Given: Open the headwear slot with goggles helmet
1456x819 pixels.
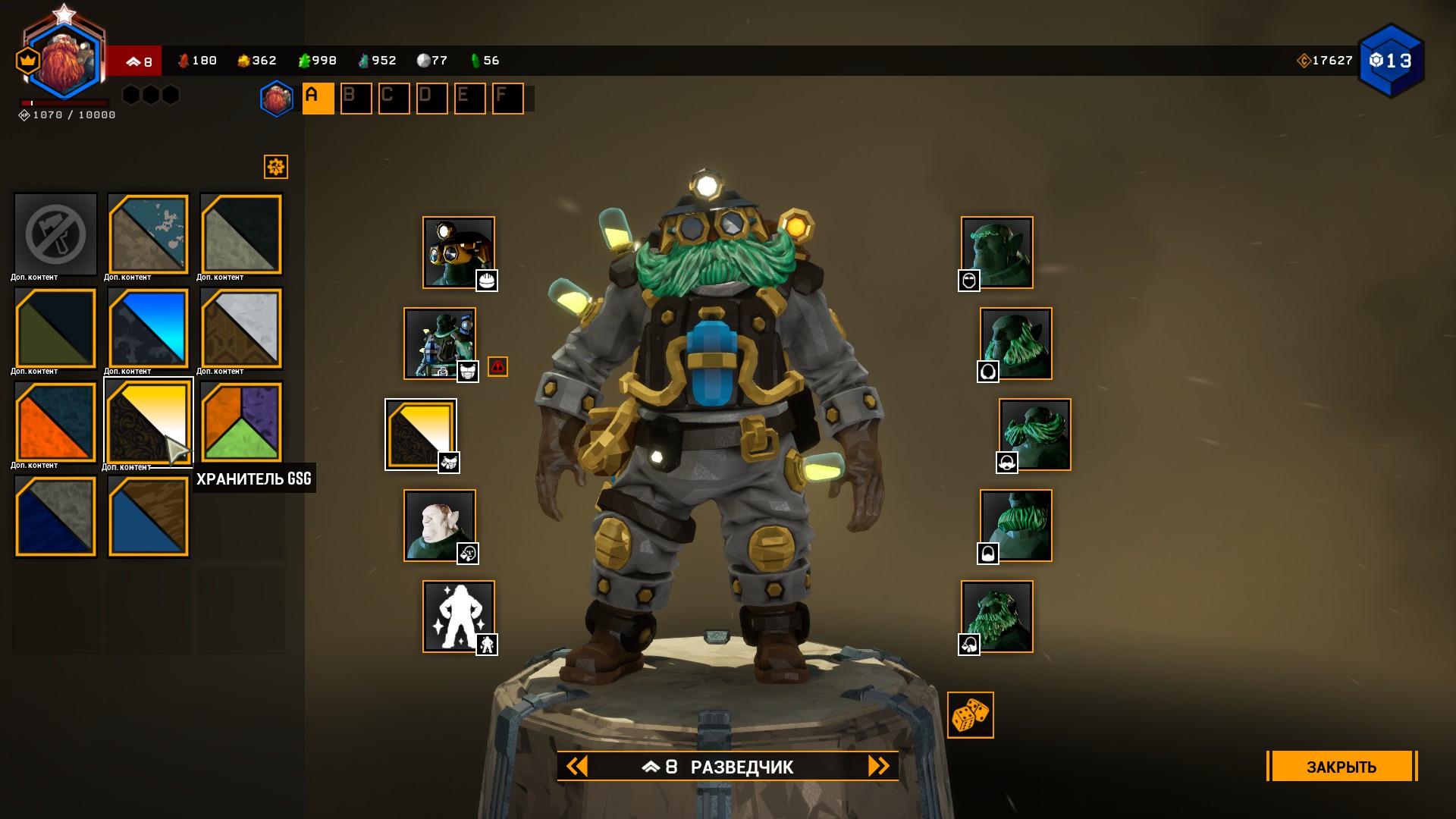Looking at the screenshot, I should click(458, 253).
